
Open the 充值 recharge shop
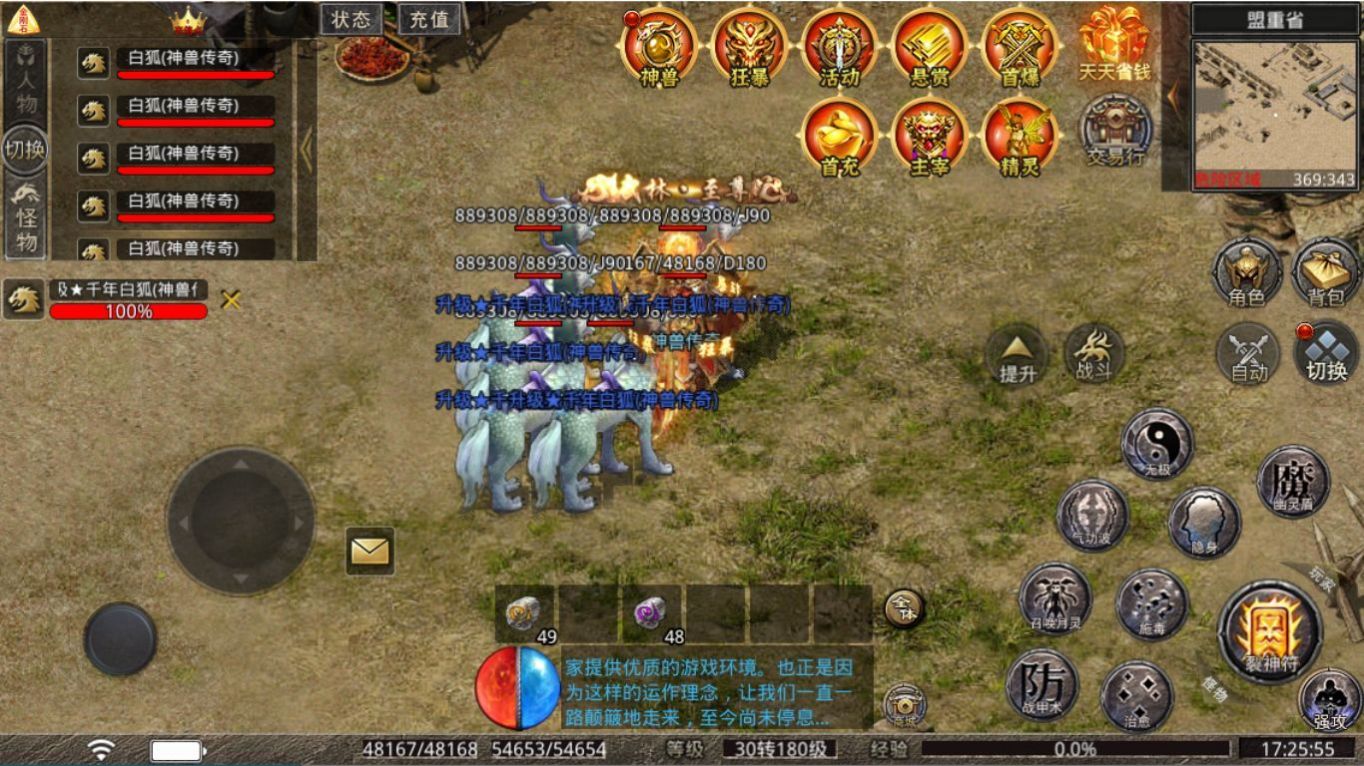(429, 19)
